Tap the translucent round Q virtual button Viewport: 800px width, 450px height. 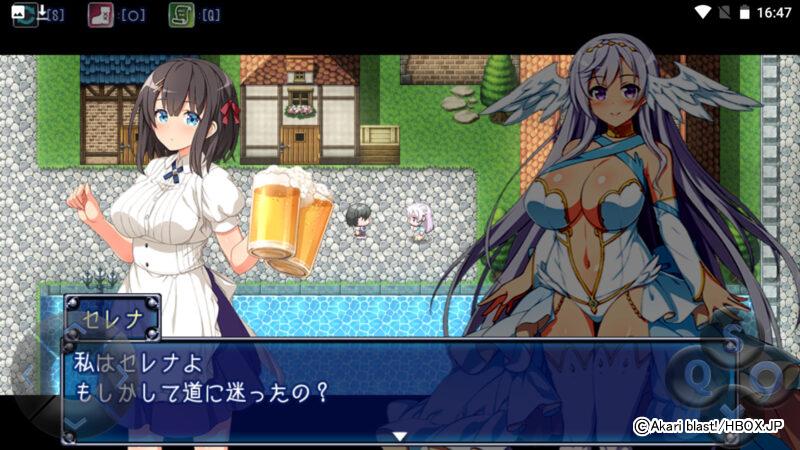699,375
